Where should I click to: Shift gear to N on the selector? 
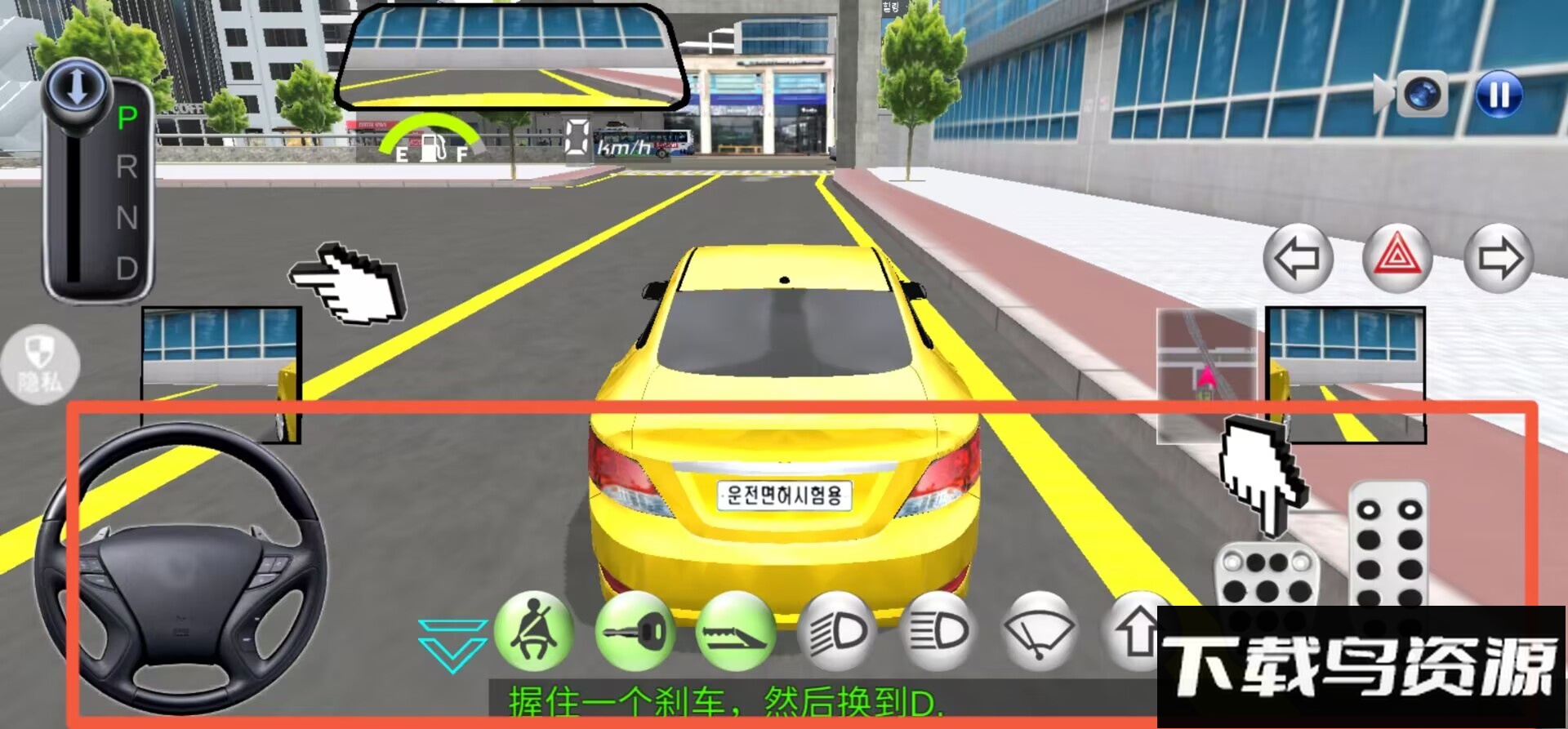pyautogui.click(x=127, y=218)
